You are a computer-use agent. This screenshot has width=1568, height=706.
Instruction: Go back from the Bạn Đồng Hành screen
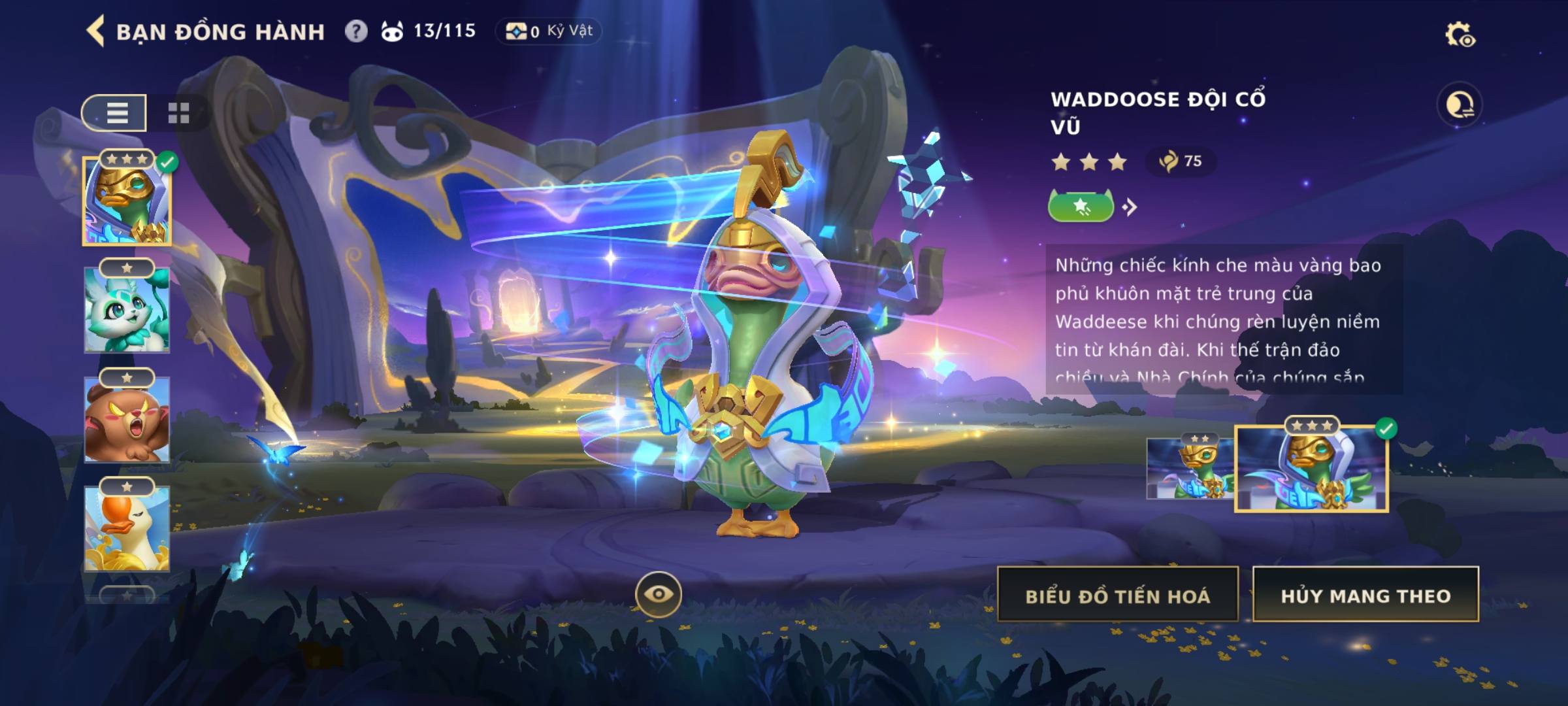point(96,31)
